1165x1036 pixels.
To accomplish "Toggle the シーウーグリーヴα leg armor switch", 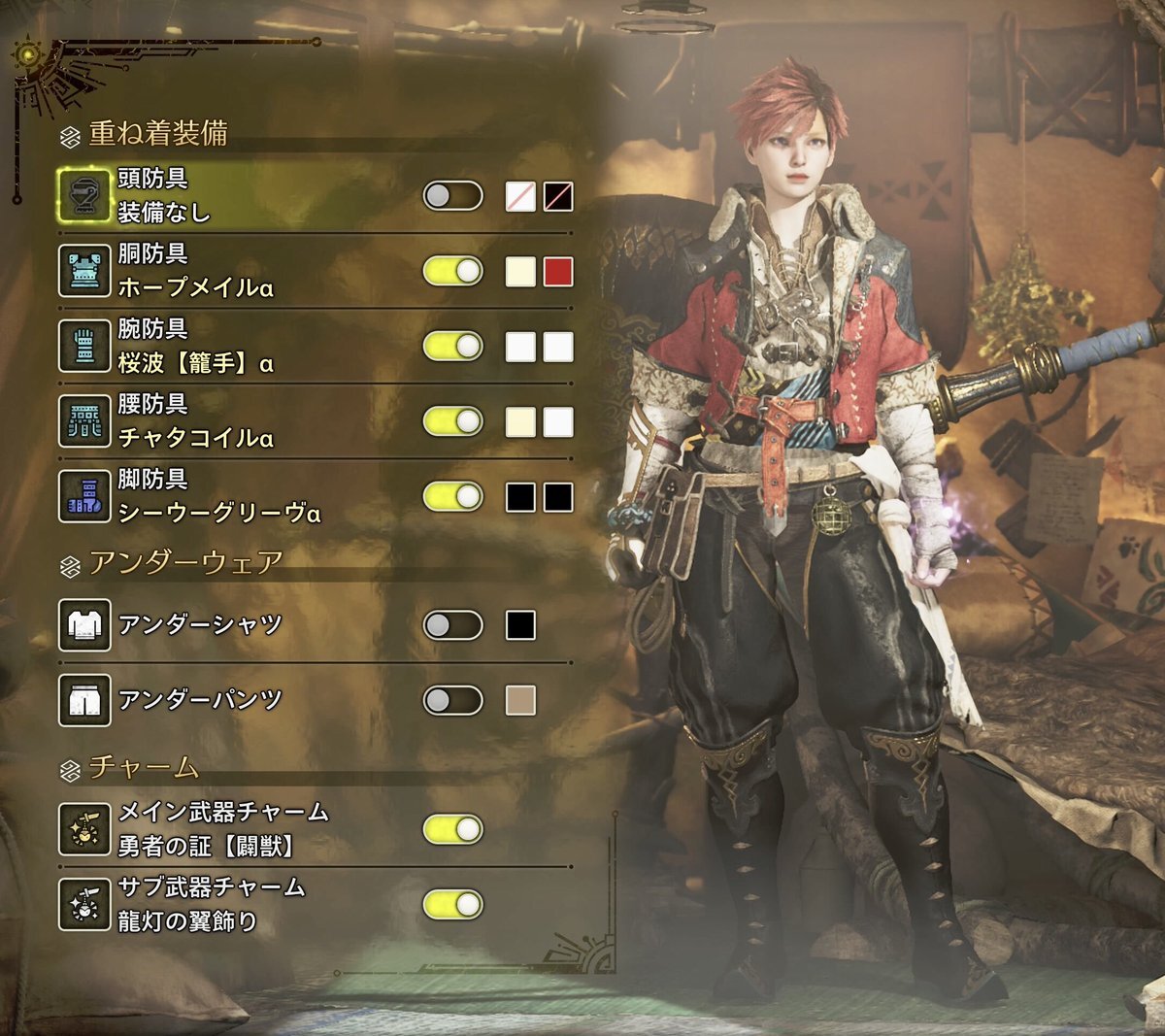I will pyautogui.click(x=452, y=497).
